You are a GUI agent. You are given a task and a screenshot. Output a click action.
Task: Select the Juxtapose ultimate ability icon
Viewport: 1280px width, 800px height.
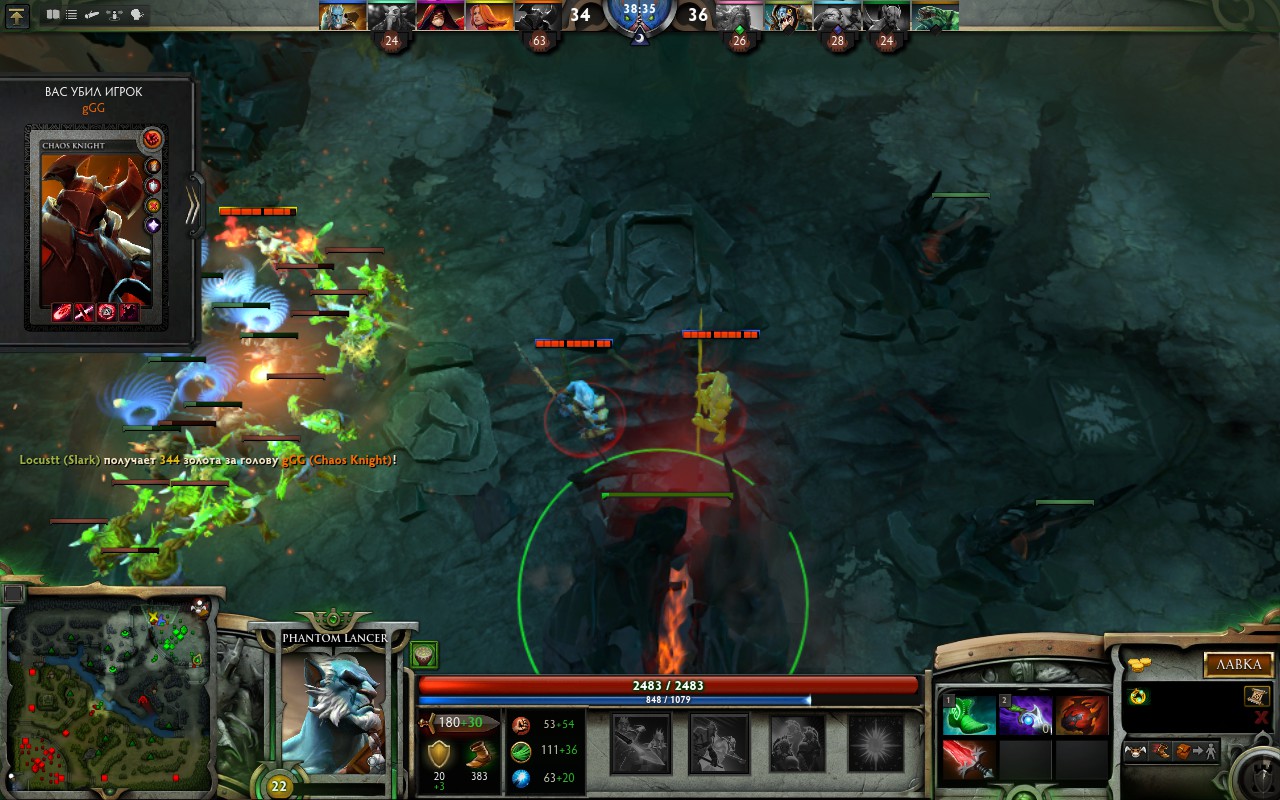click(875, 743)
